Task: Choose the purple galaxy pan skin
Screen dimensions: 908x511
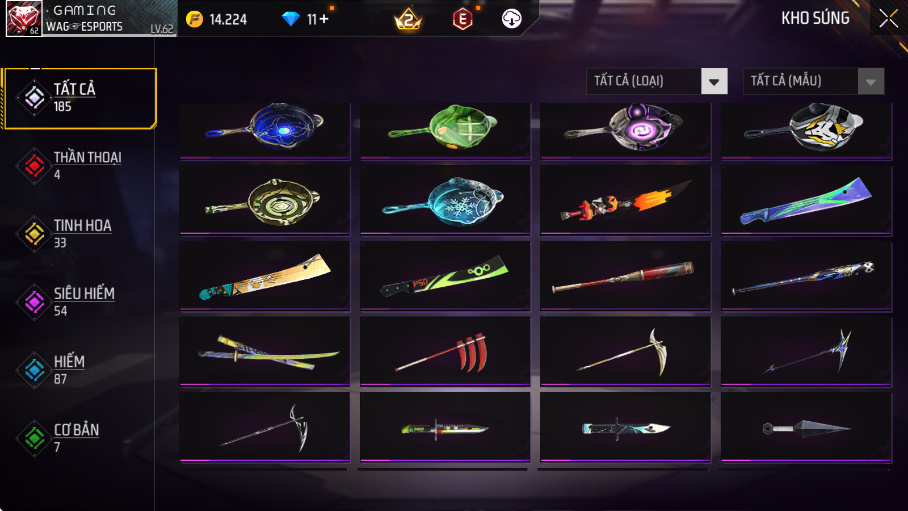Action: [625, 129]
